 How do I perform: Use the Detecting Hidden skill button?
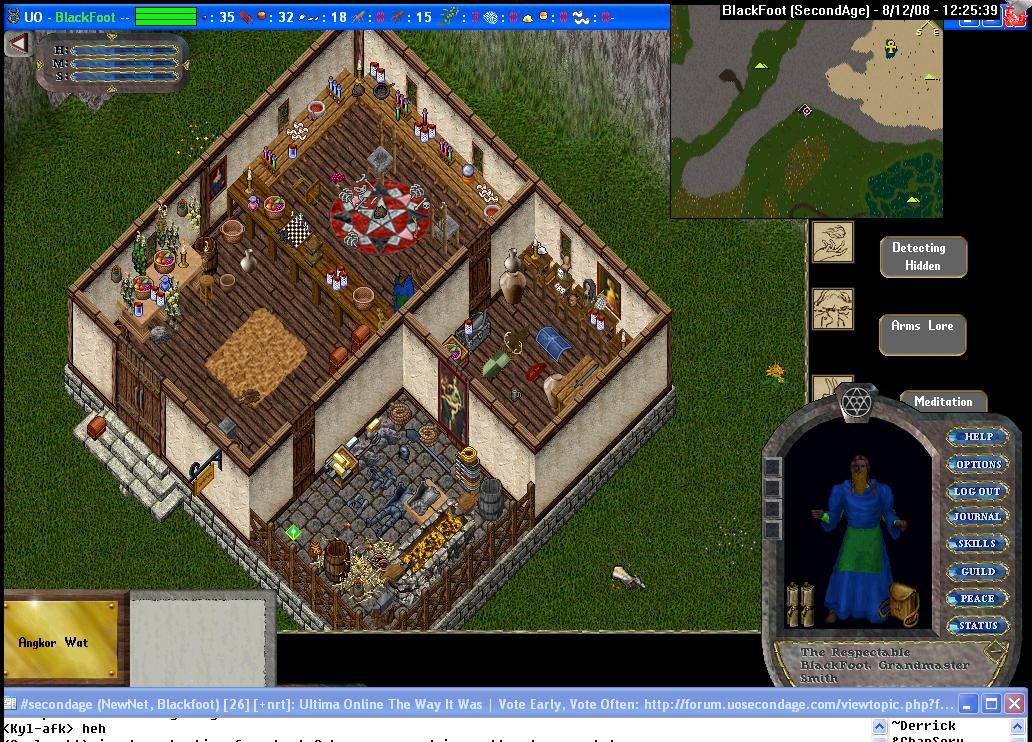(x=923, y=257)
